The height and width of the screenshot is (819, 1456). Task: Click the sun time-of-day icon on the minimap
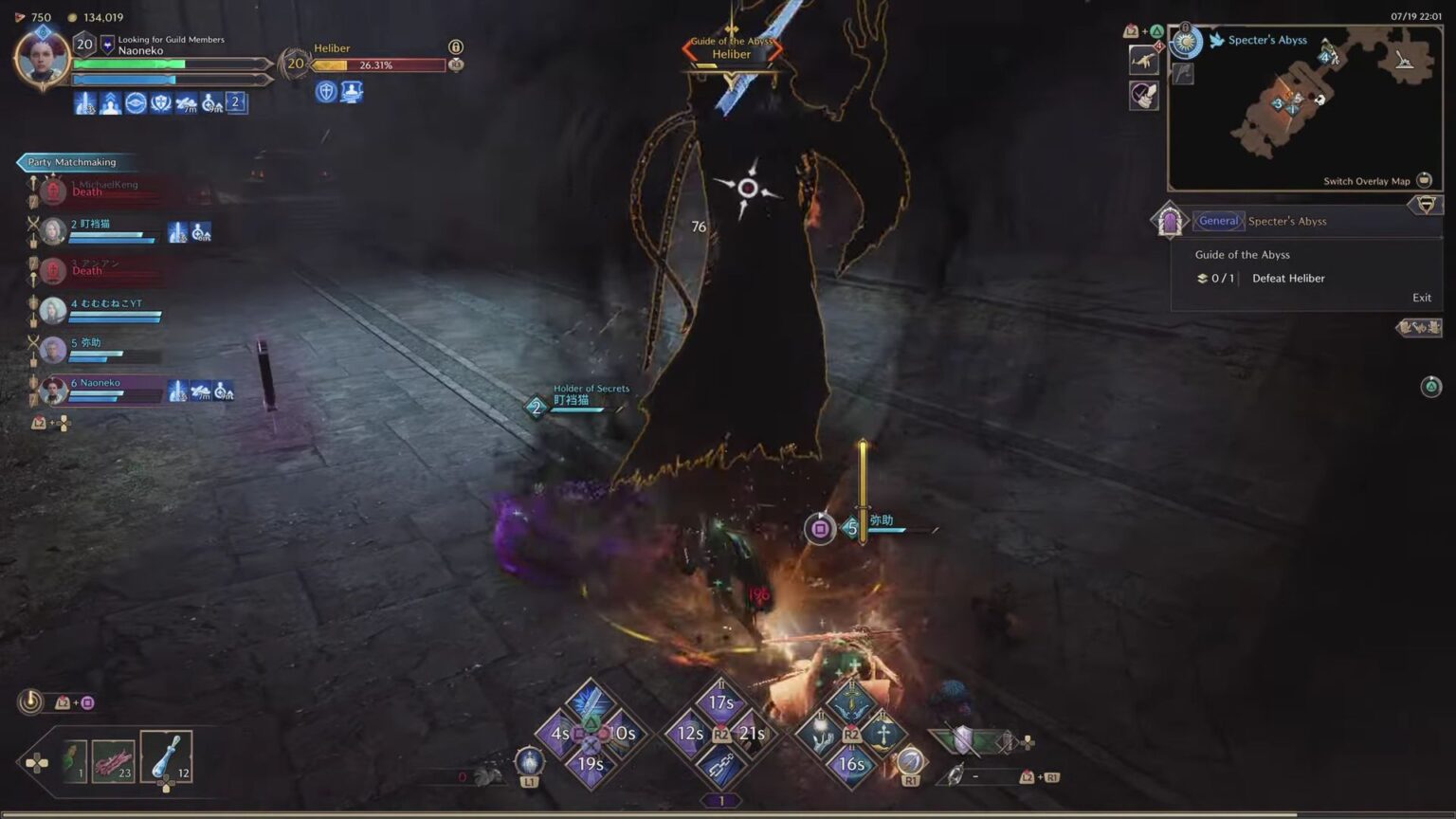[x=1185, y=42]
